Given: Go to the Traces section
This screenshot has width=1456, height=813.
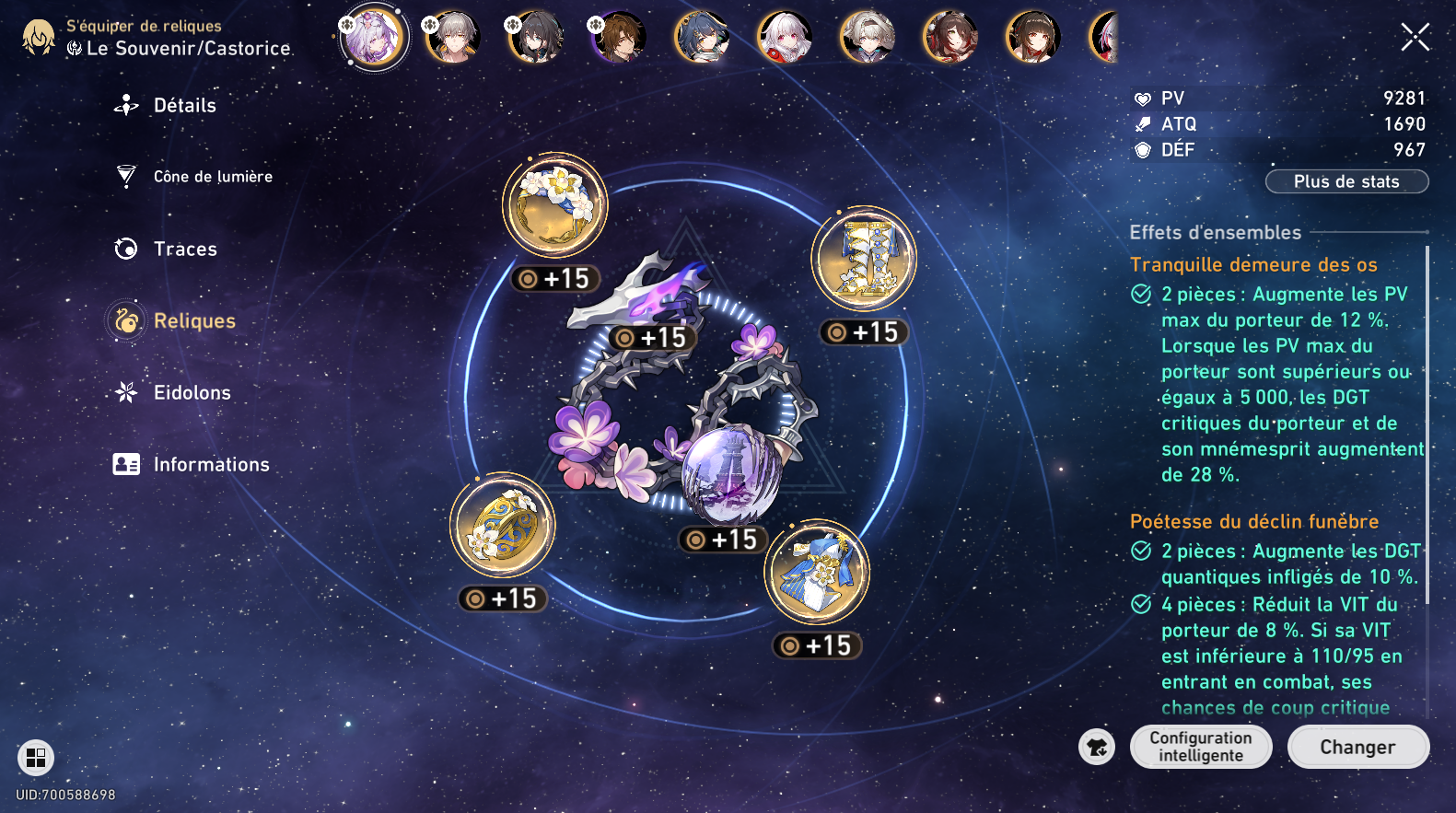Looking at the screenshot, I should 184,249.
